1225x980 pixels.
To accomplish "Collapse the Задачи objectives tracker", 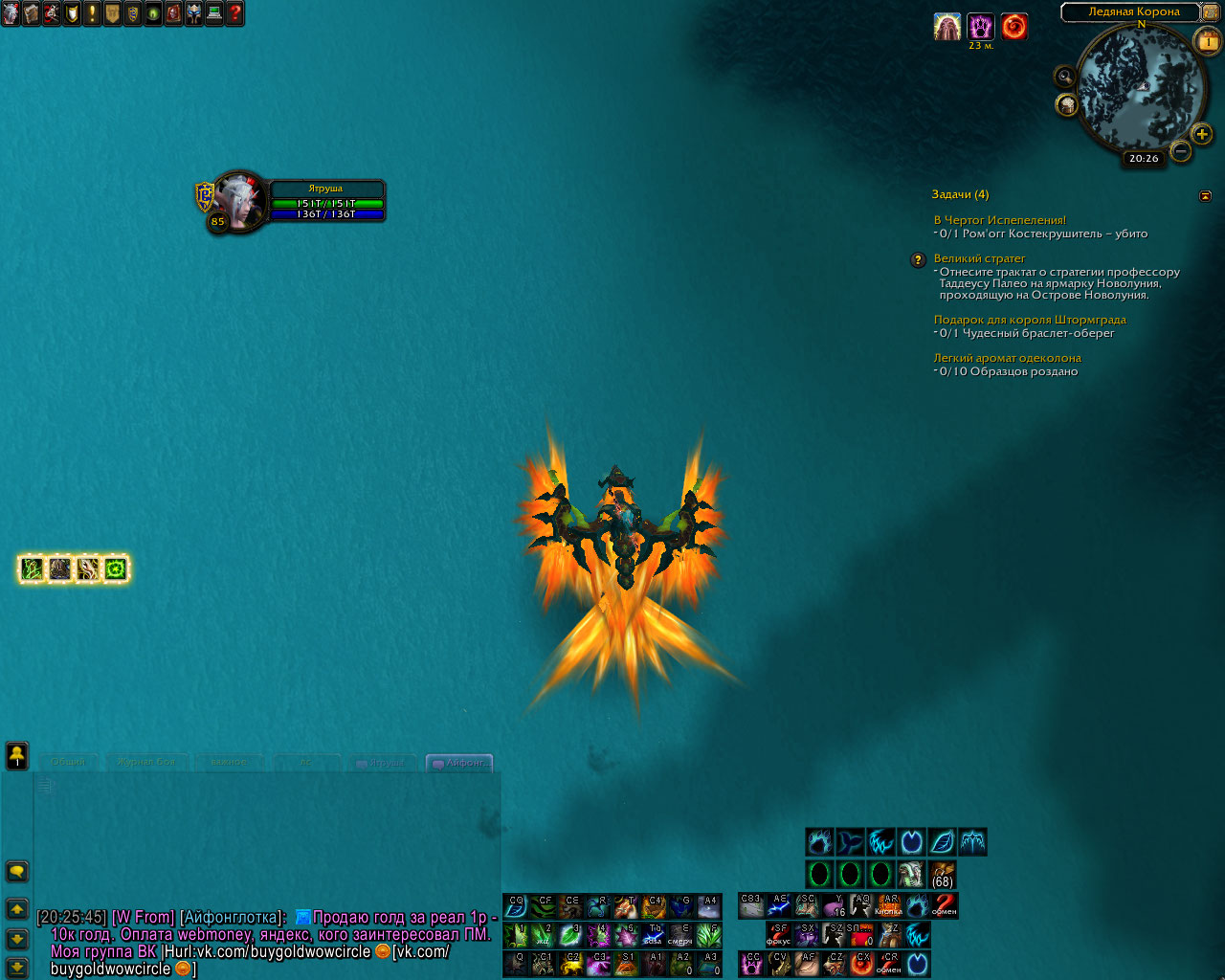I will pos(1205,195).
